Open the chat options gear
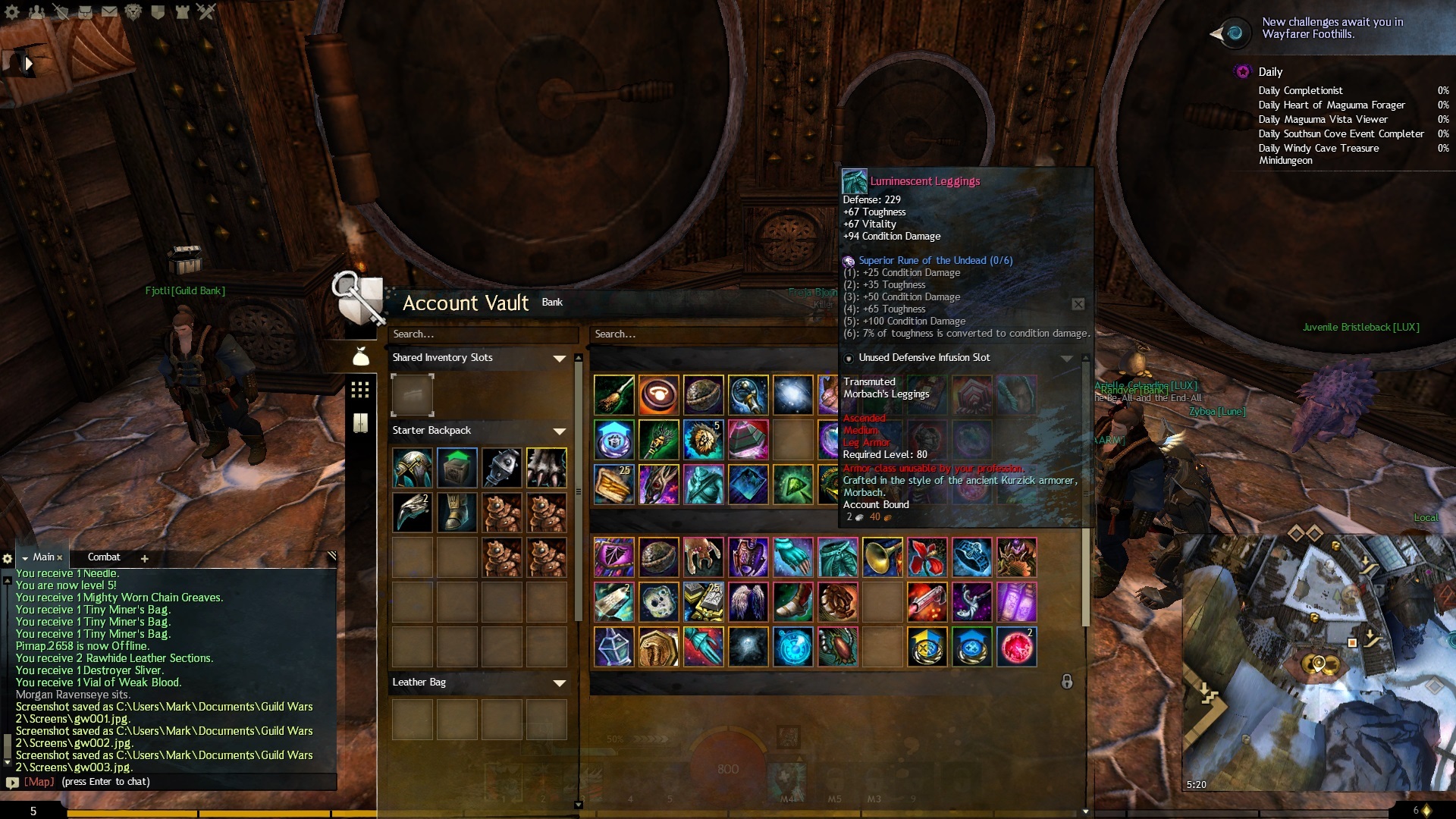The width and height of the screenshot is (1456, 819). pos(8,559)
